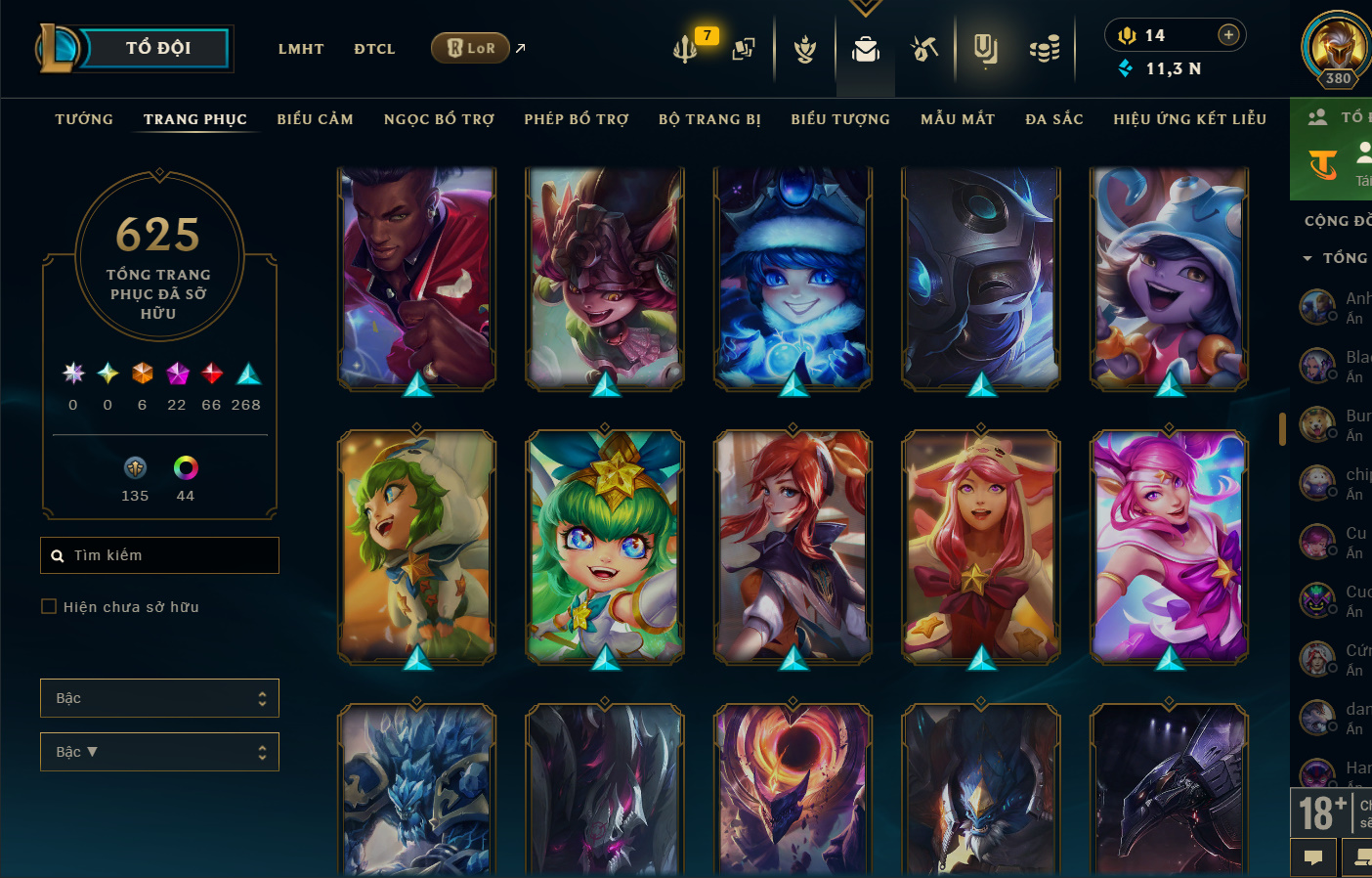This screenshot has height=878, width=1372.
Task: Open the NGỌC BỔ TRỢ tab
Action: pos(439,119)
